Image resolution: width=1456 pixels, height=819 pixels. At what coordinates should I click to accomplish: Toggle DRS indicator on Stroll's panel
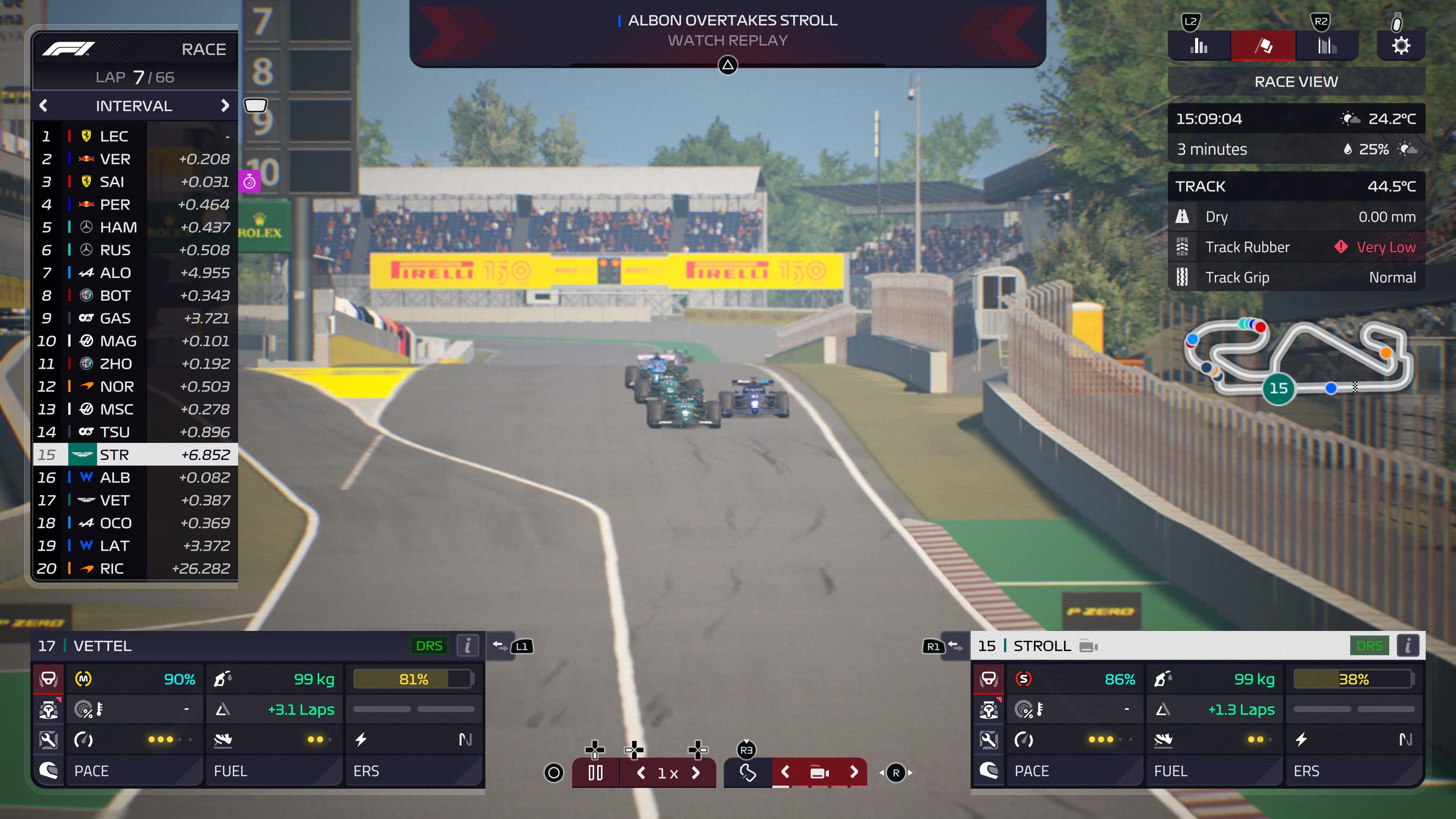[1370, 645]
